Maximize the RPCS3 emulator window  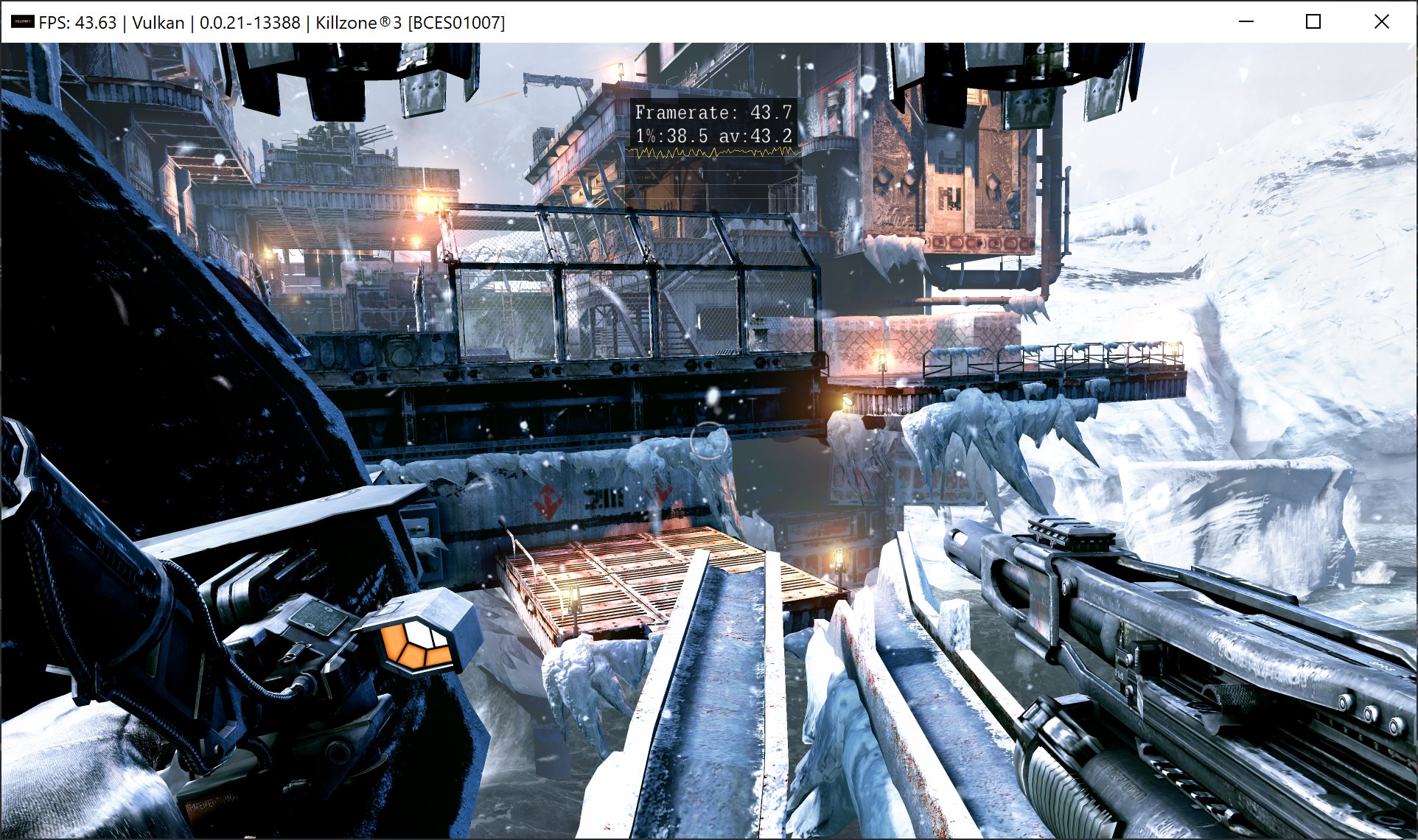[1313, 22]
